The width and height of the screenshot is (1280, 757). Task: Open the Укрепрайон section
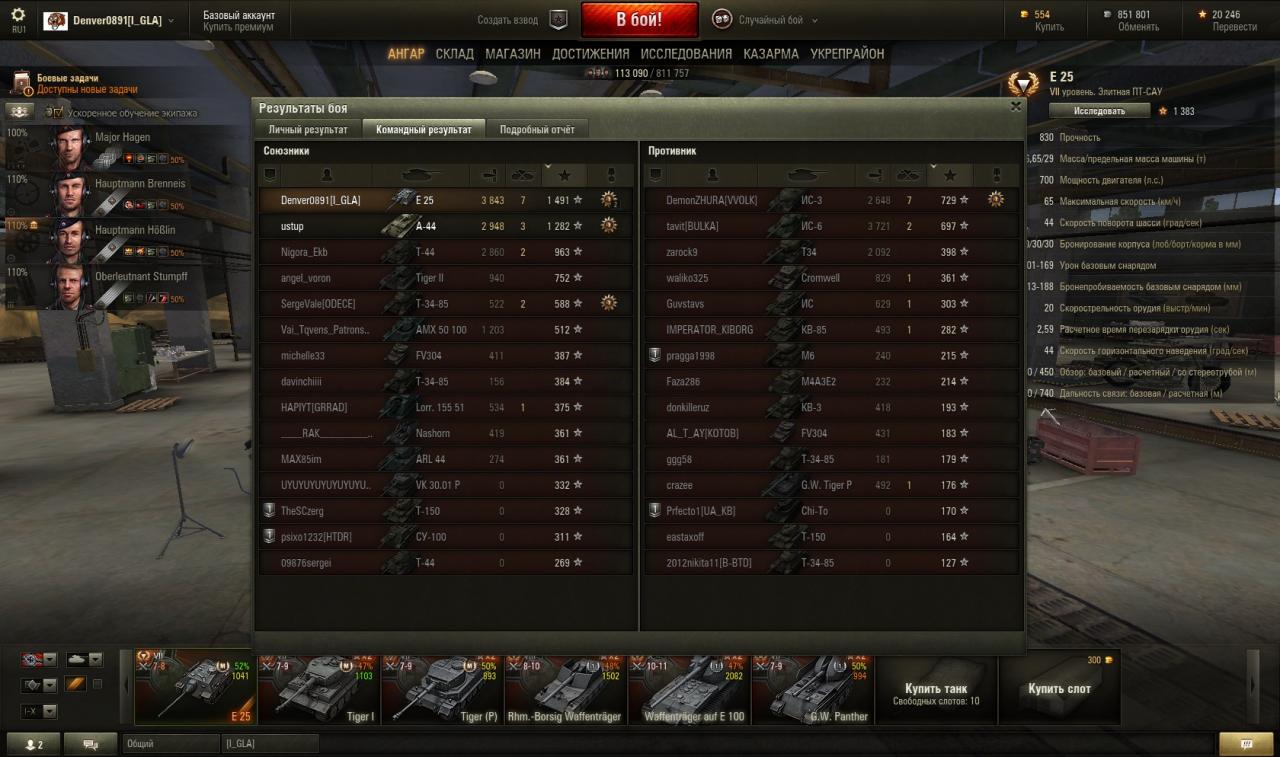pos(847,54)
